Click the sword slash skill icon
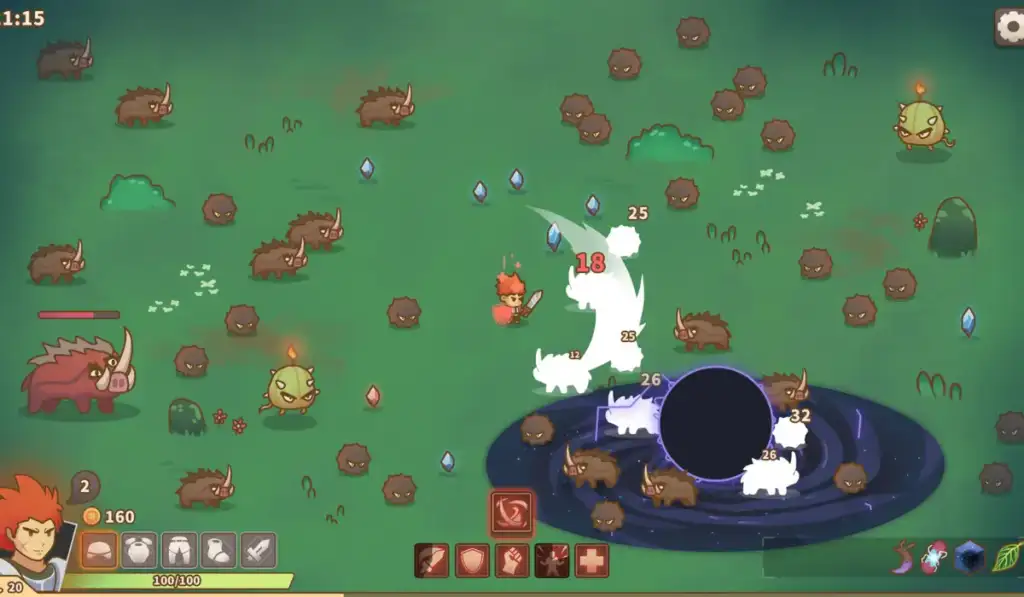Image resolution: width=1024 pixels, height=597 pixels. pos(432,560)
